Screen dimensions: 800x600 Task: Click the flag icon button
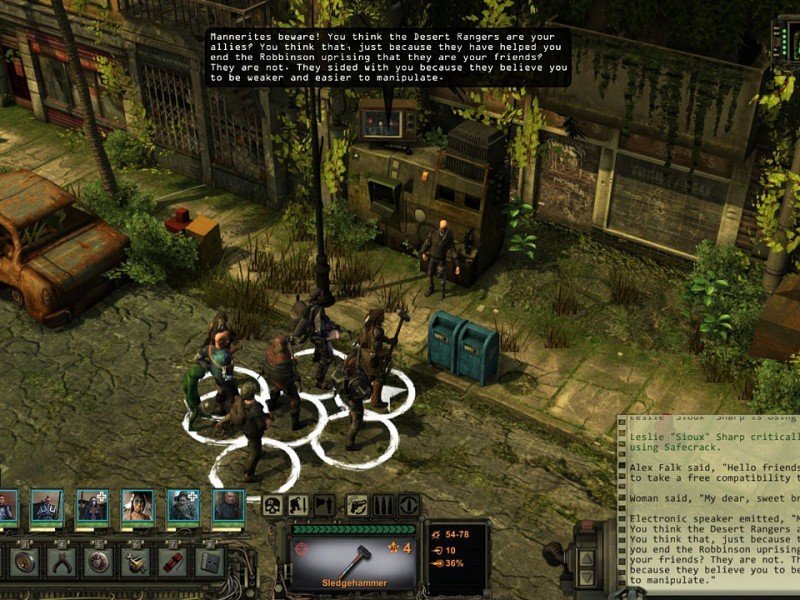pyautogui.click(x=323, y=505)
